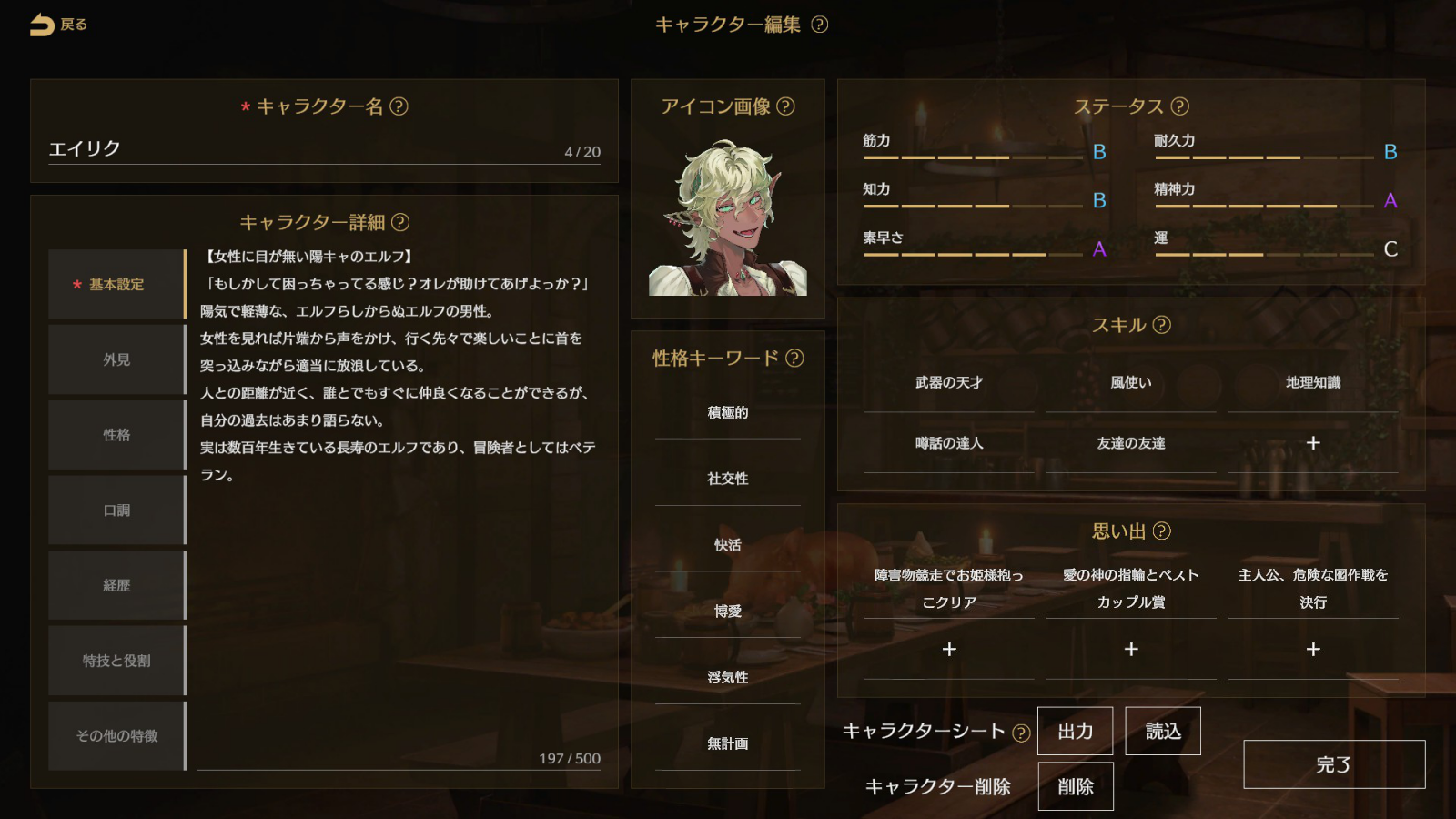
Task: Click the 完了 button to finish
Action: tap(1334, 764)
